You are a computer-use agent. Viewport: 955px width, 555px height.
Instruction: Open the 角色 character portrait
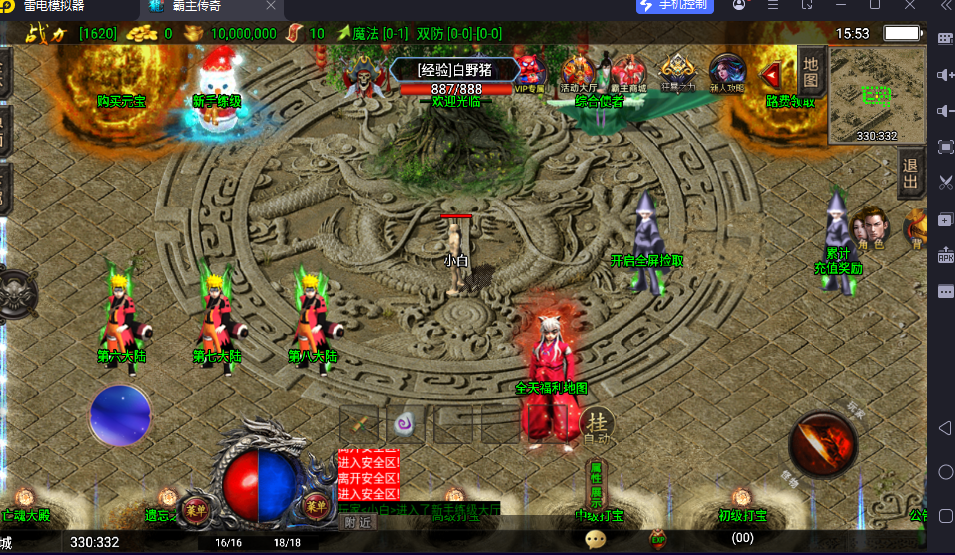pos(870,228)
